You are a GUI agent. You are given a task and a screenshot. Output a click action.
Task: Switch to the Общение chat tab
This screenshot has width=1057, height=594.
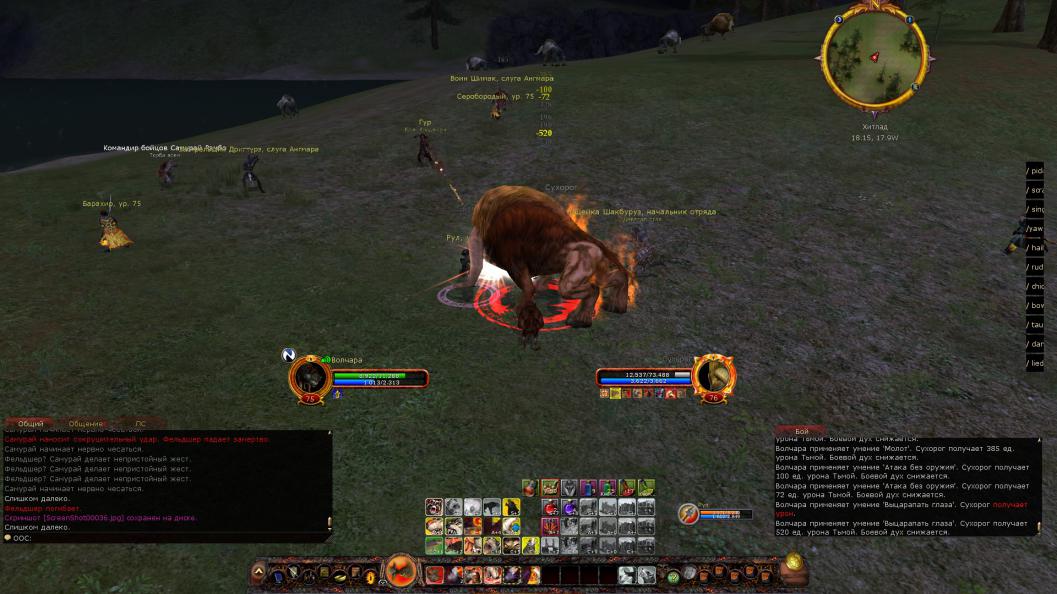pos(86,424)
